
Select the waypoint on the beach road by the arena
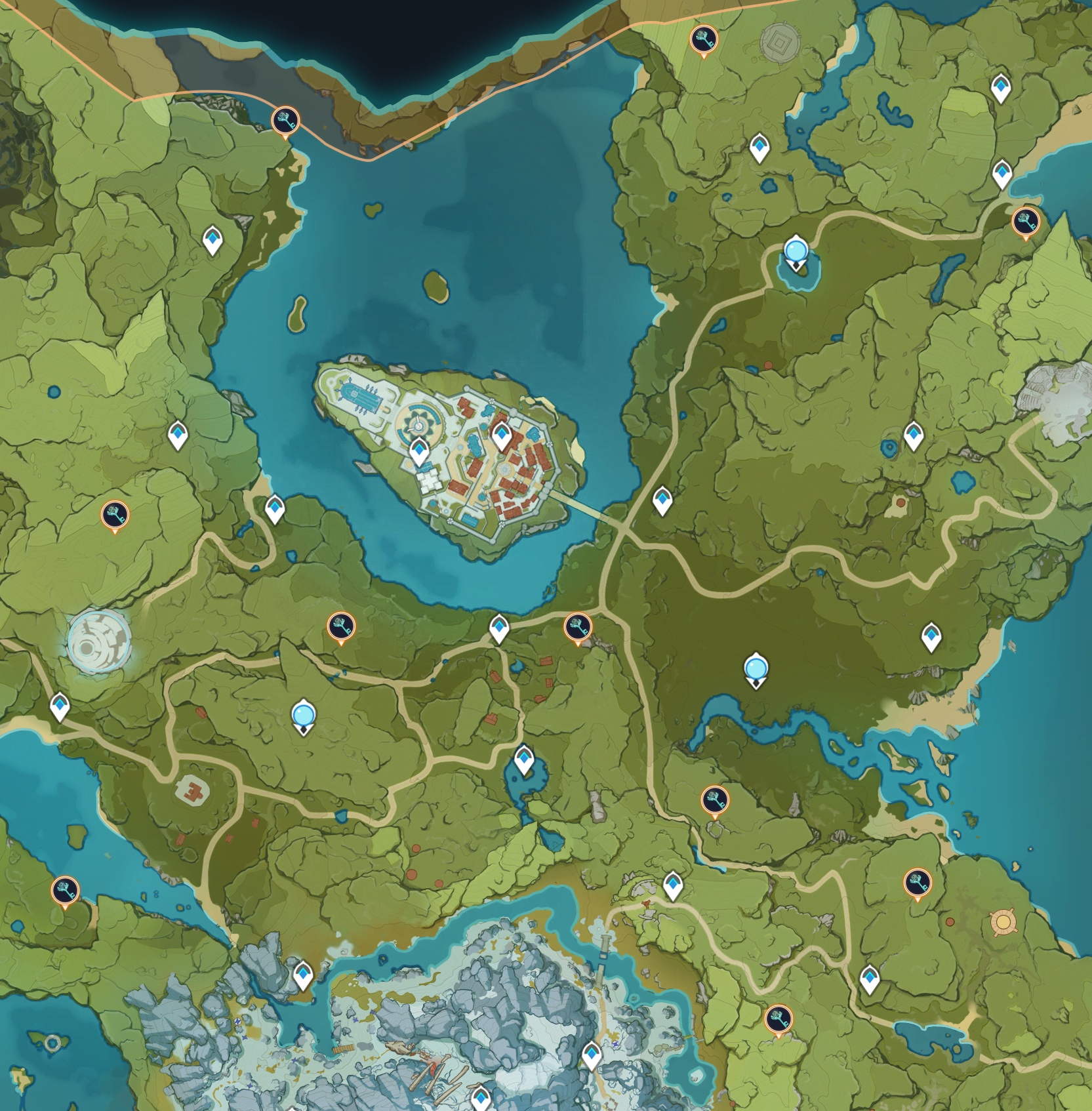click(60, 707)
